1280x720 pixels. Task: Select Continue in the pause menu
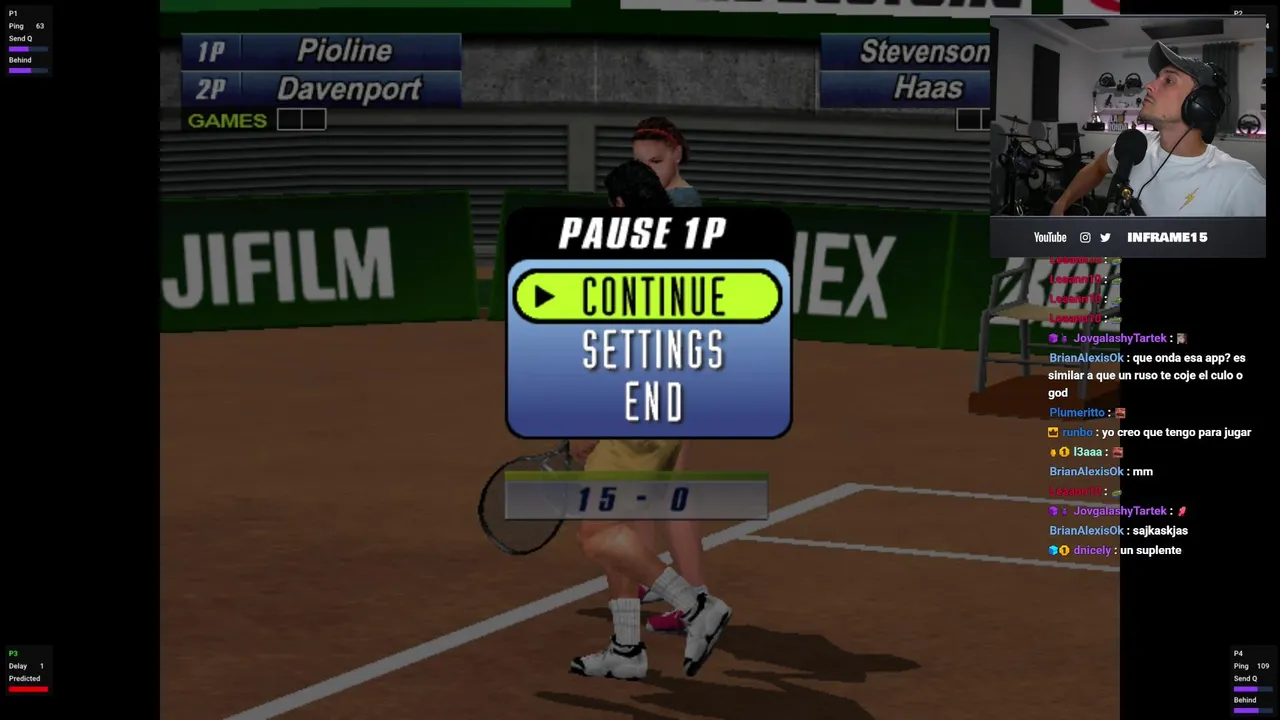click(648, 296)
